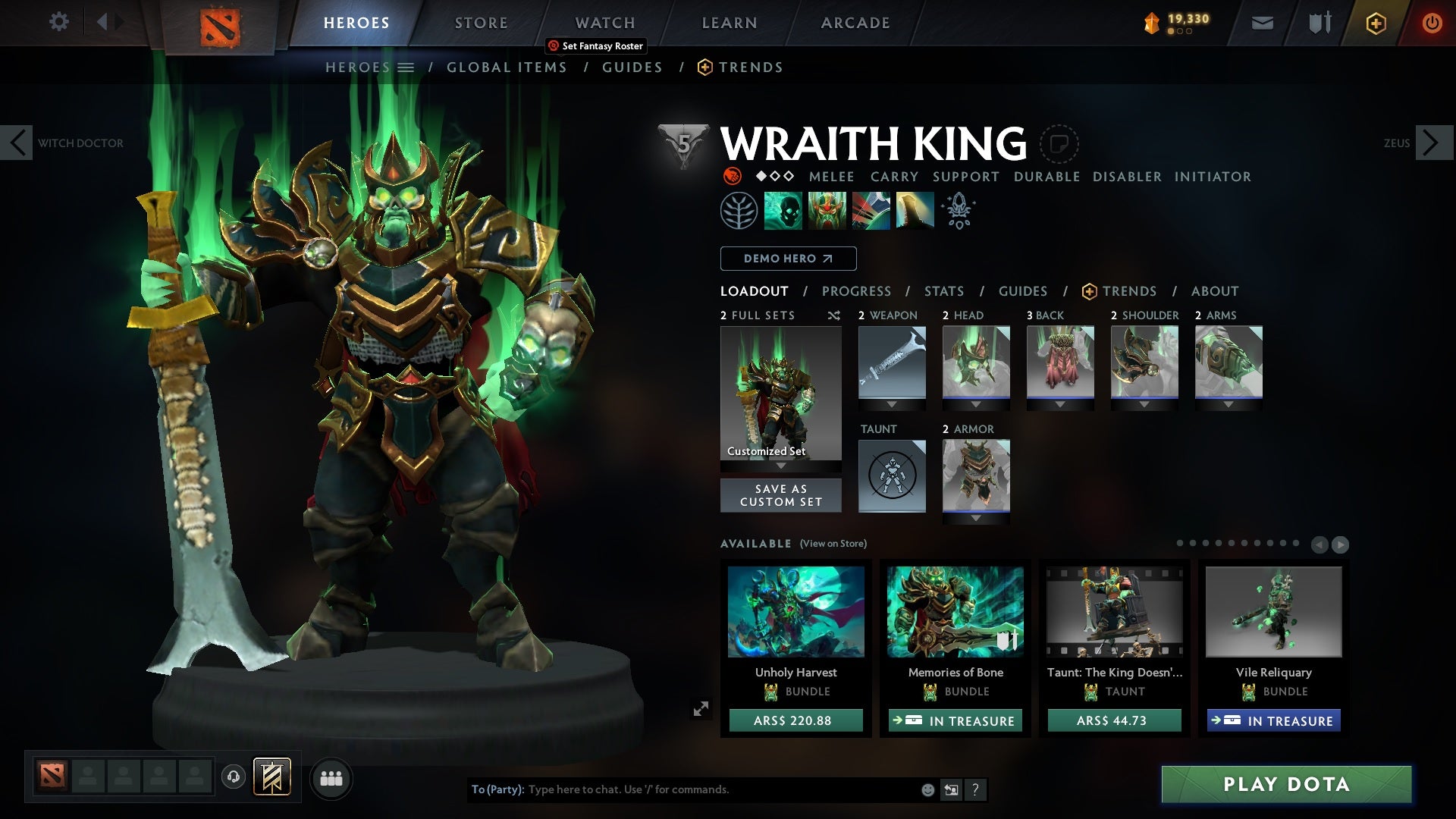
Task: Open the GLOBAL ITEMS menu
Action: (507, 67)
